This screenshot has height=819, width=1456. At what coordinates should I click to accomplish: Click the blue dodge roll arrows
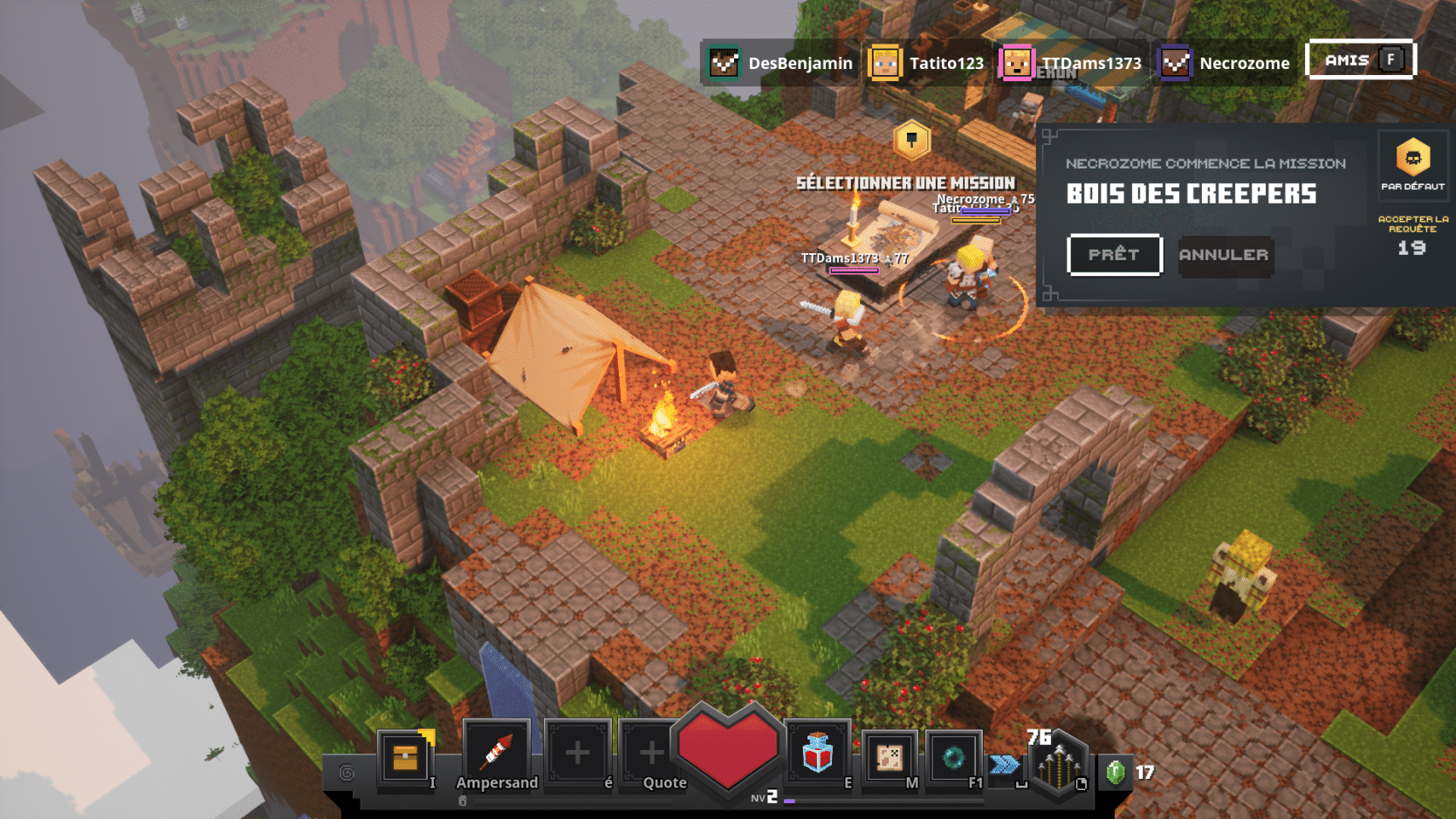point(1005,765)
